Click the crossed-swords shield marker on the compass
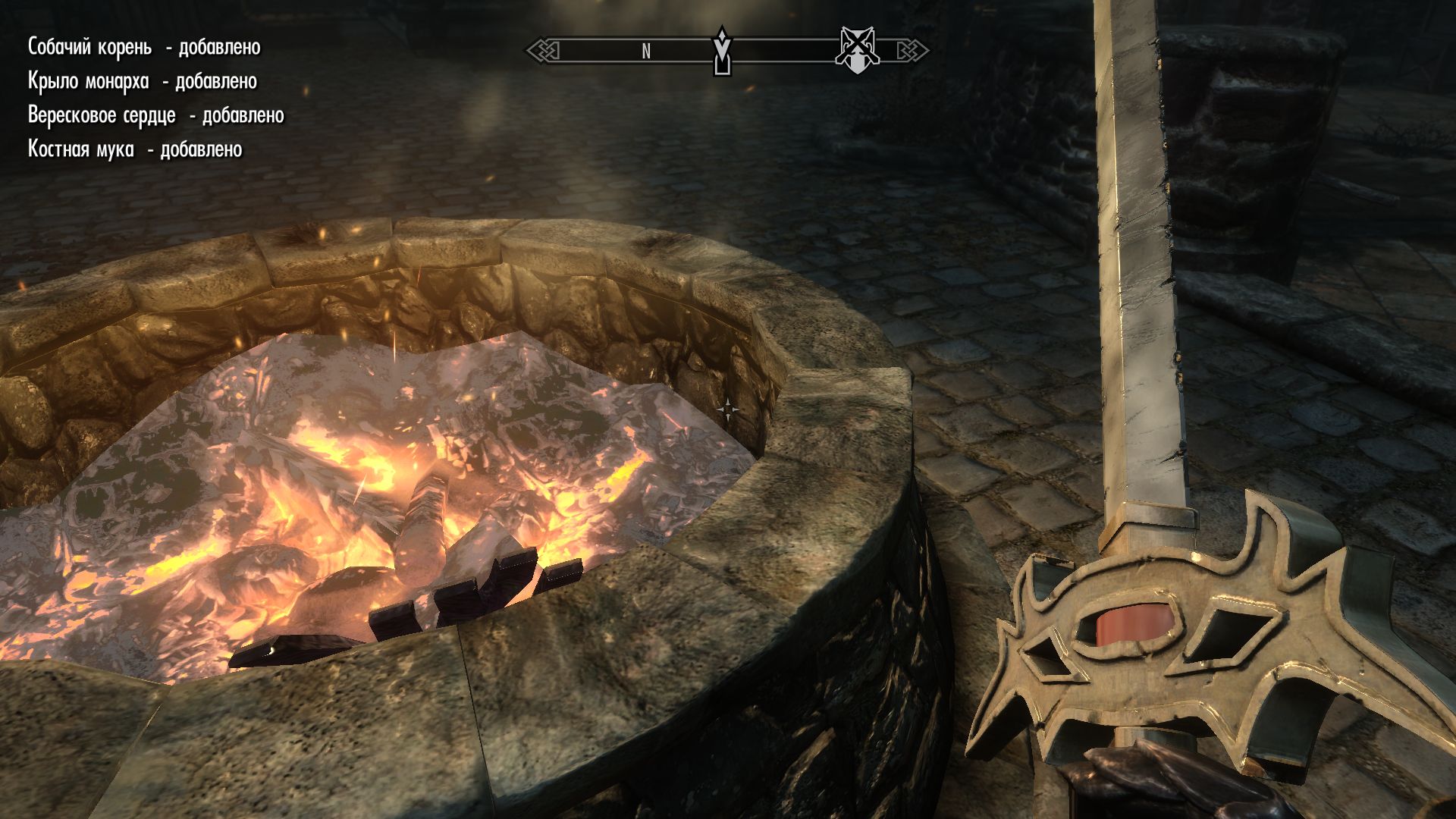The width and height of the screenshot is (1456, 819). (856, 50)
